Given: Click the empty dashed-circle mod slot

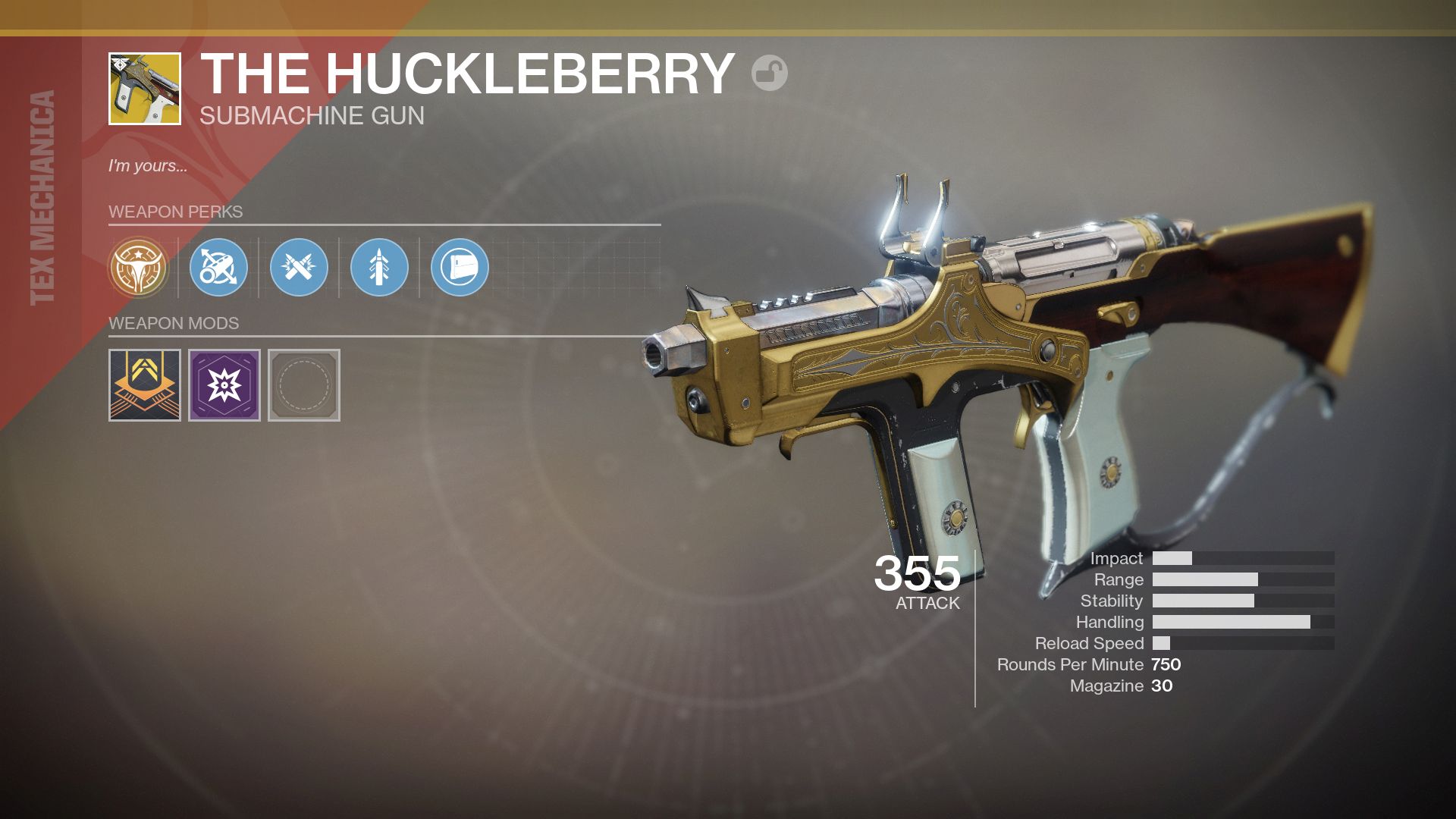Looking at the screenshot, I should [x=303, y=385].
